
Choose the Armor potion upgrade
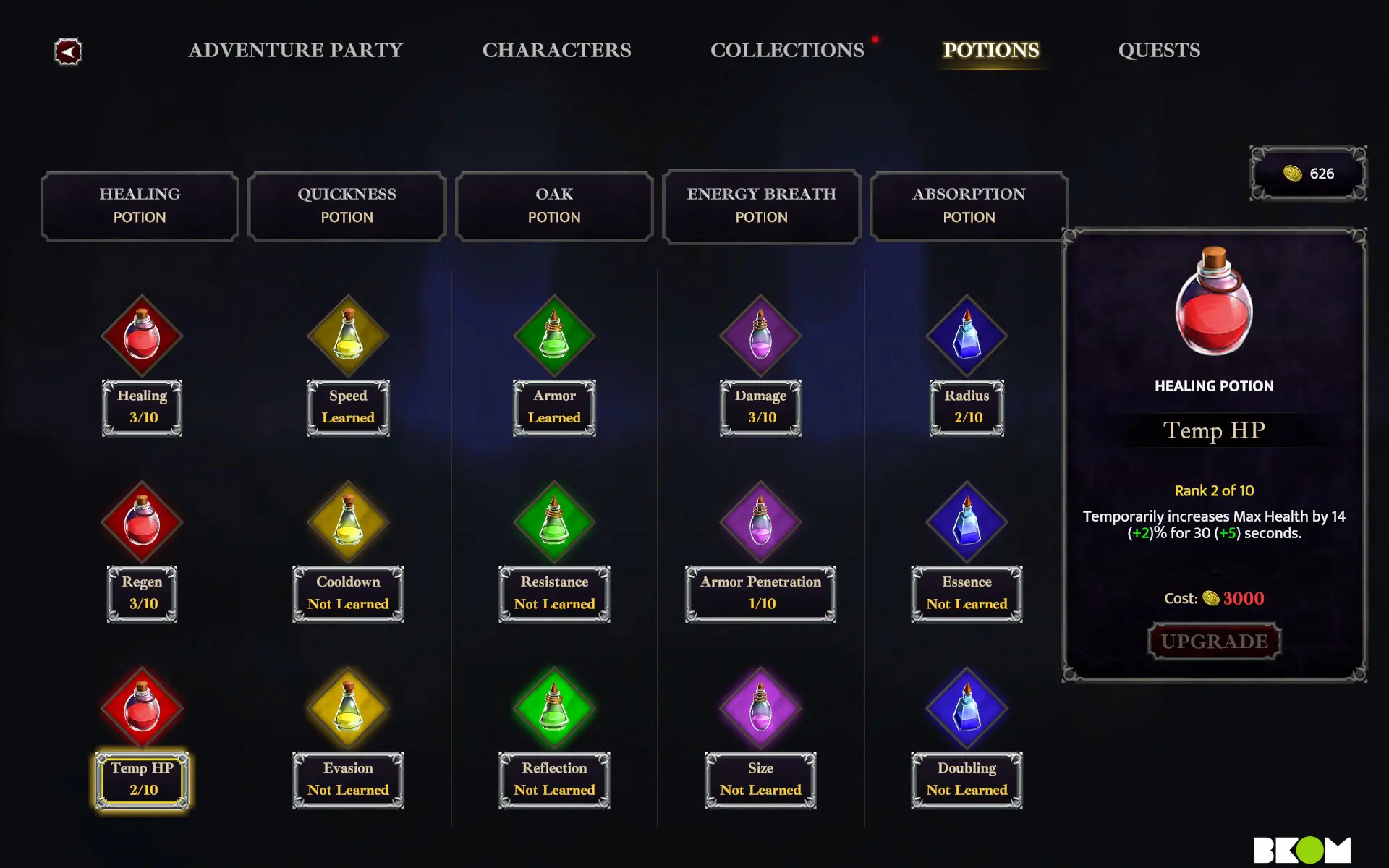click(554, 336)
